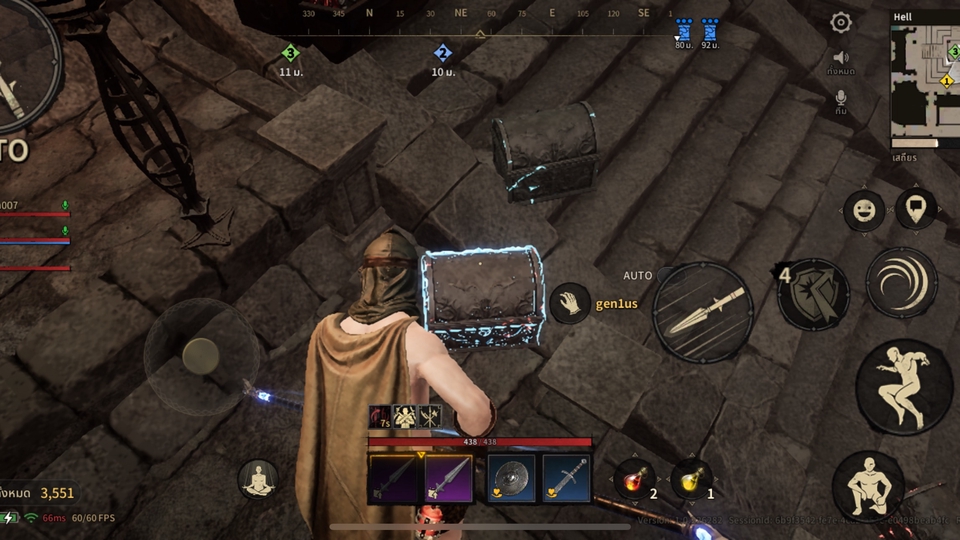Screen dimensions: 960x540
Task: Open the smiley emote wheel
Action: point(864,211)
